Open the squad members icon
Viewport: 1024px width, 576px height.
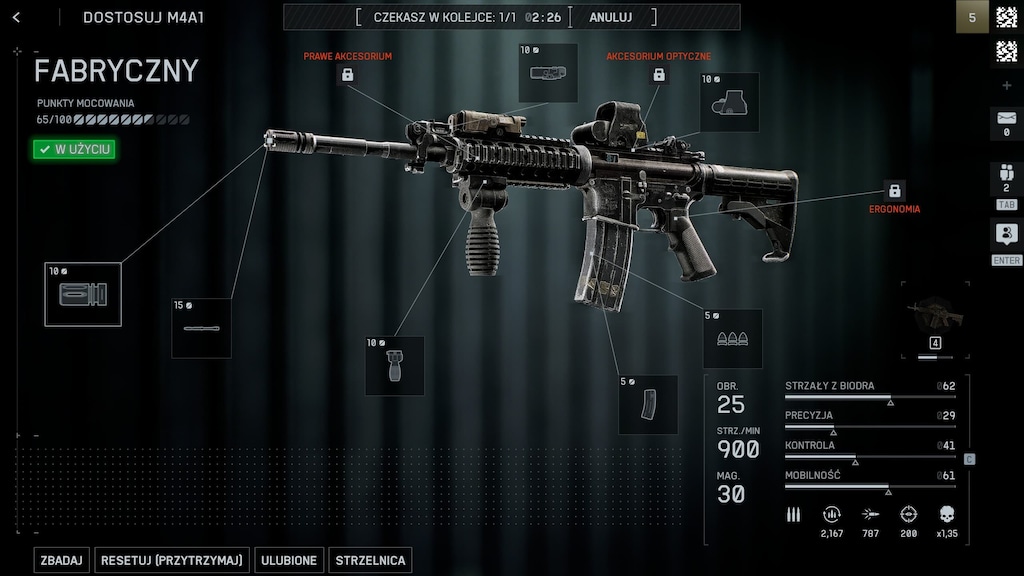point(1006,177)
